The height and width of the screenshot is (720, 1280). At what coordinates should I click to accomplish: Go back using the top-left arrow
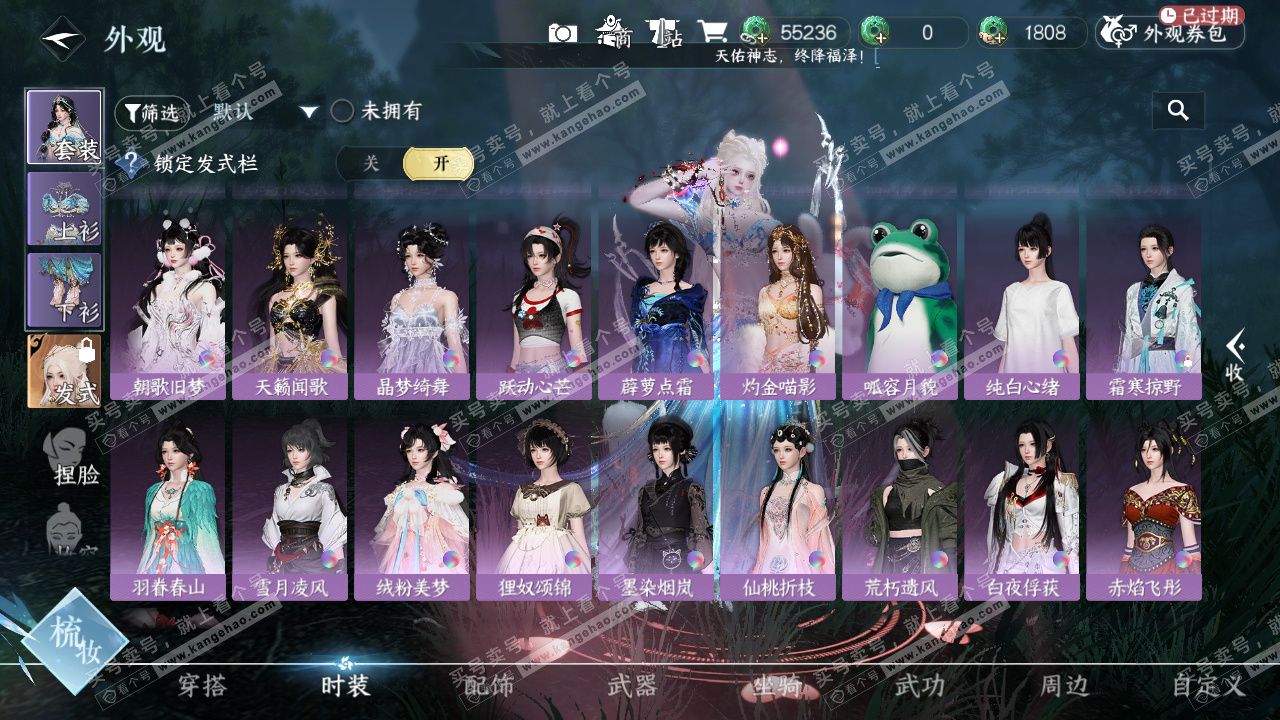pyautogui.click(x=60, y=40)
